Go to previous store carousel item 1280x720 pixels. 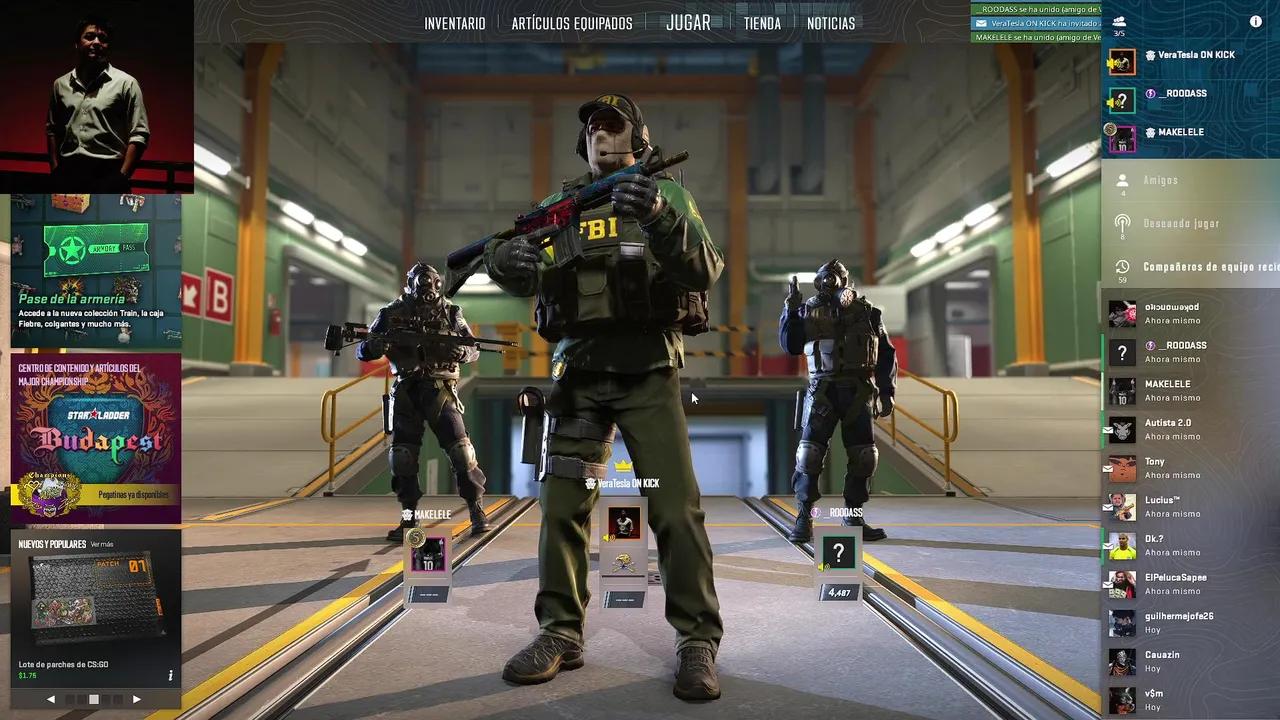(51, 699)
